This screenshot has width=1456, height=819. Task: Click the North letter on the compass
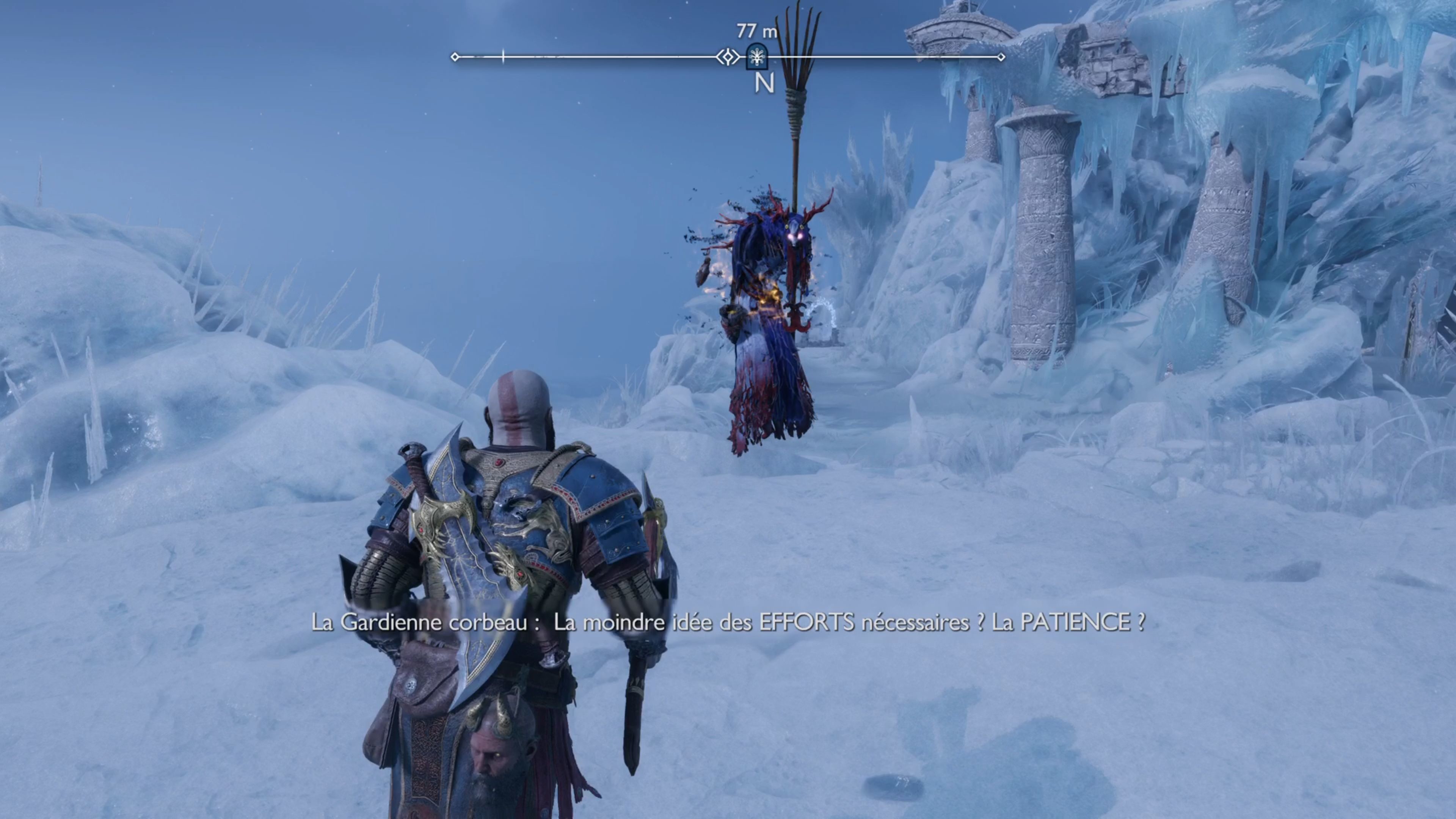coord(764,84)
